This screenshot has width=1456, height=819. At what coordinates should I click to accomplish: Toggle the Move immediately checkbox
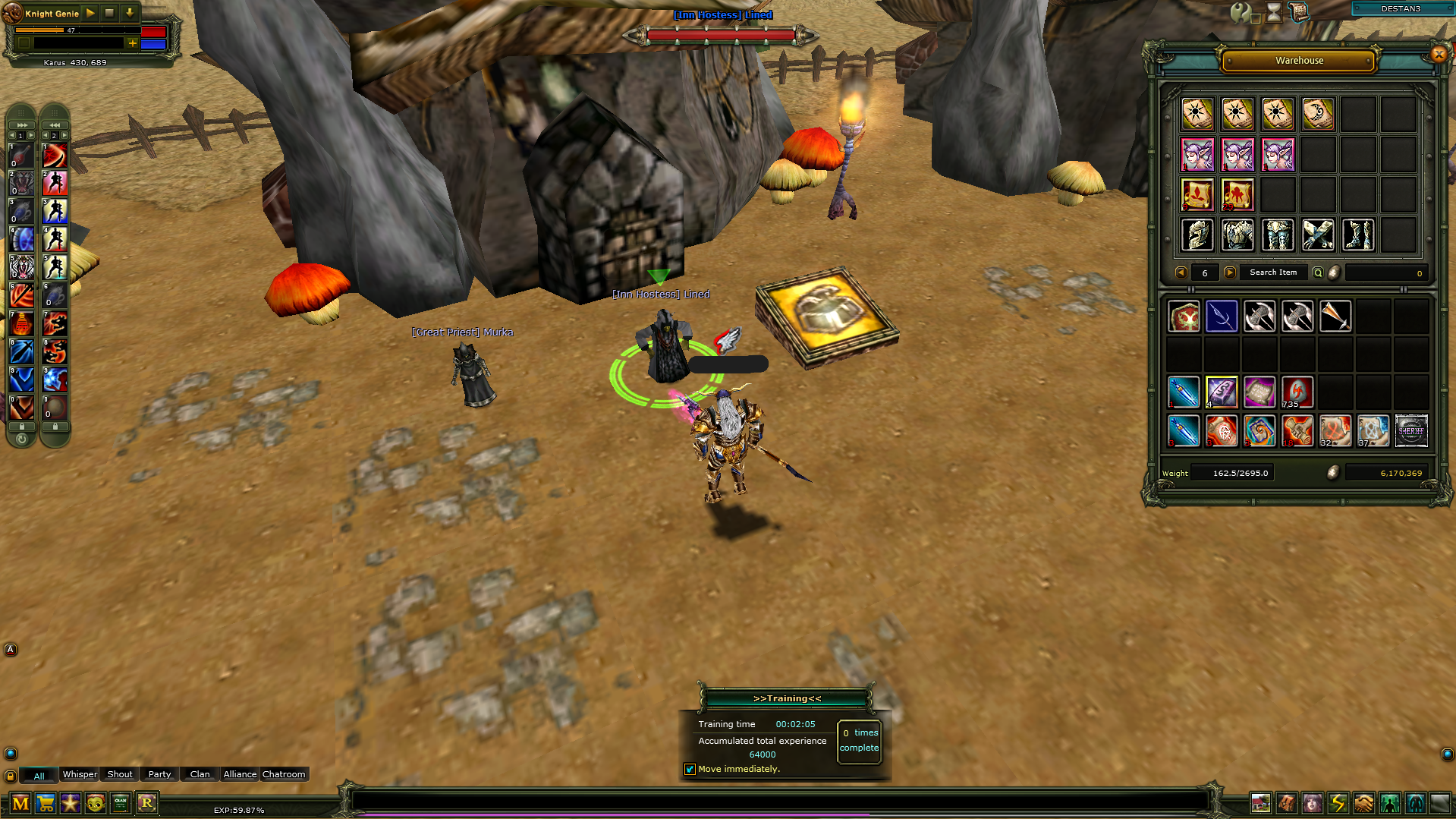pyautogui.click(x=690, y=769)
